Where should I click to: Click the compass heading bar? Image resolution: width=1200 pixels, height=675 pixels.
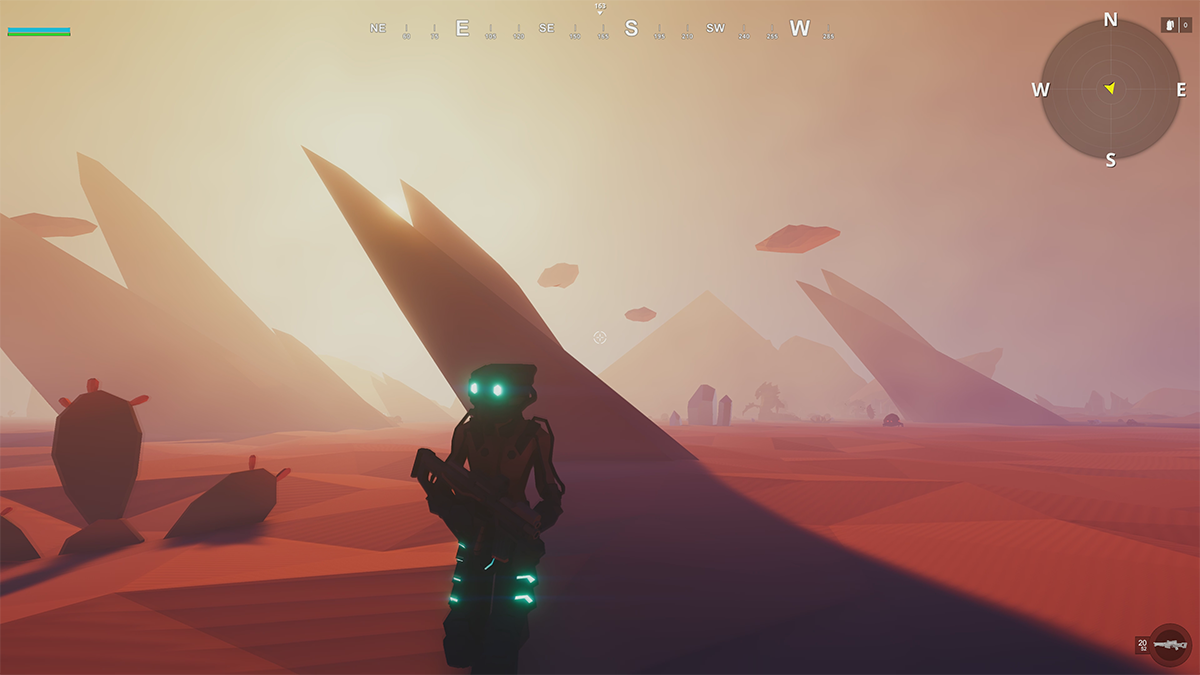pyautogui.click(x=600, y=28)
